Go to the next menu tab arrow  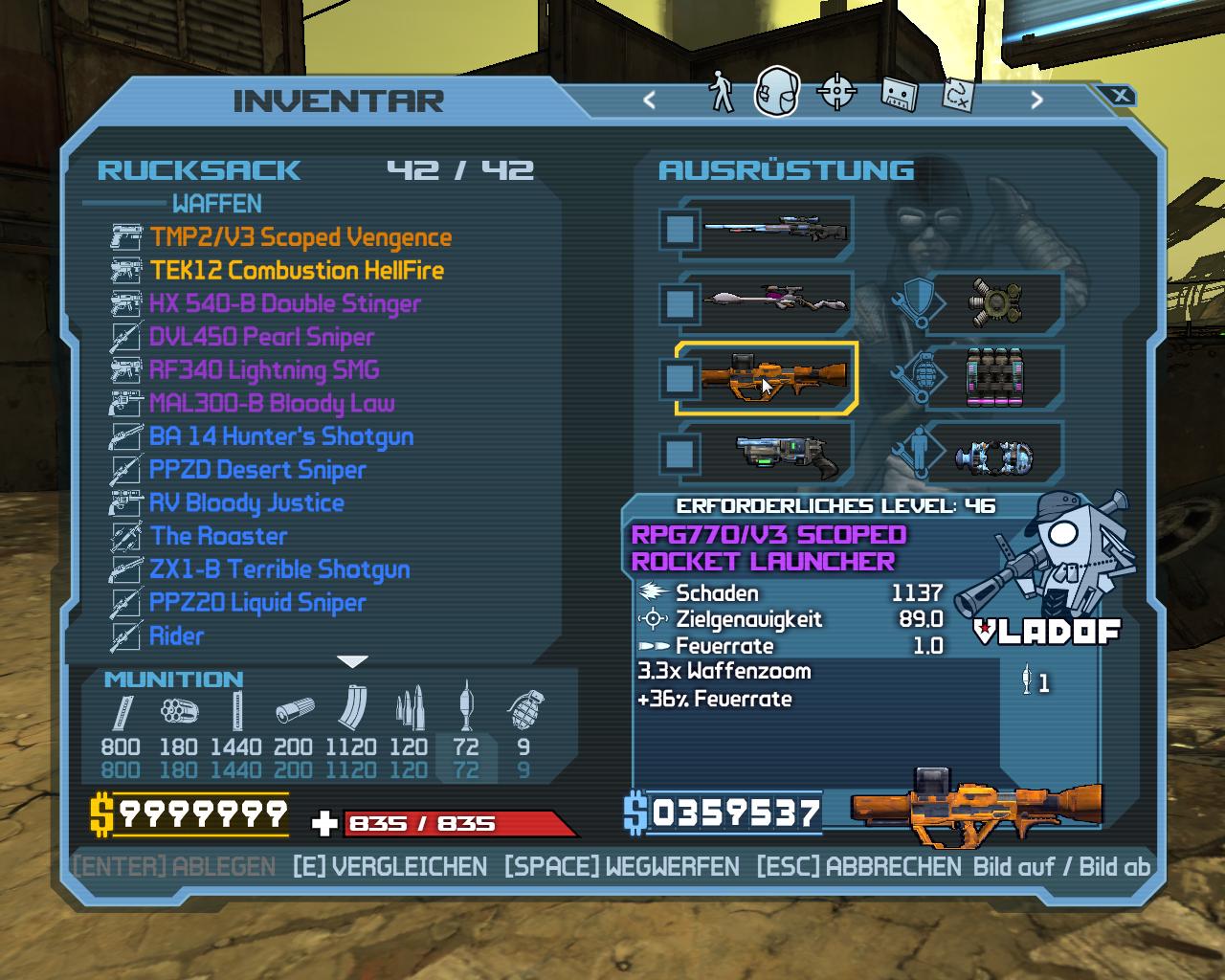point(1036,100)
